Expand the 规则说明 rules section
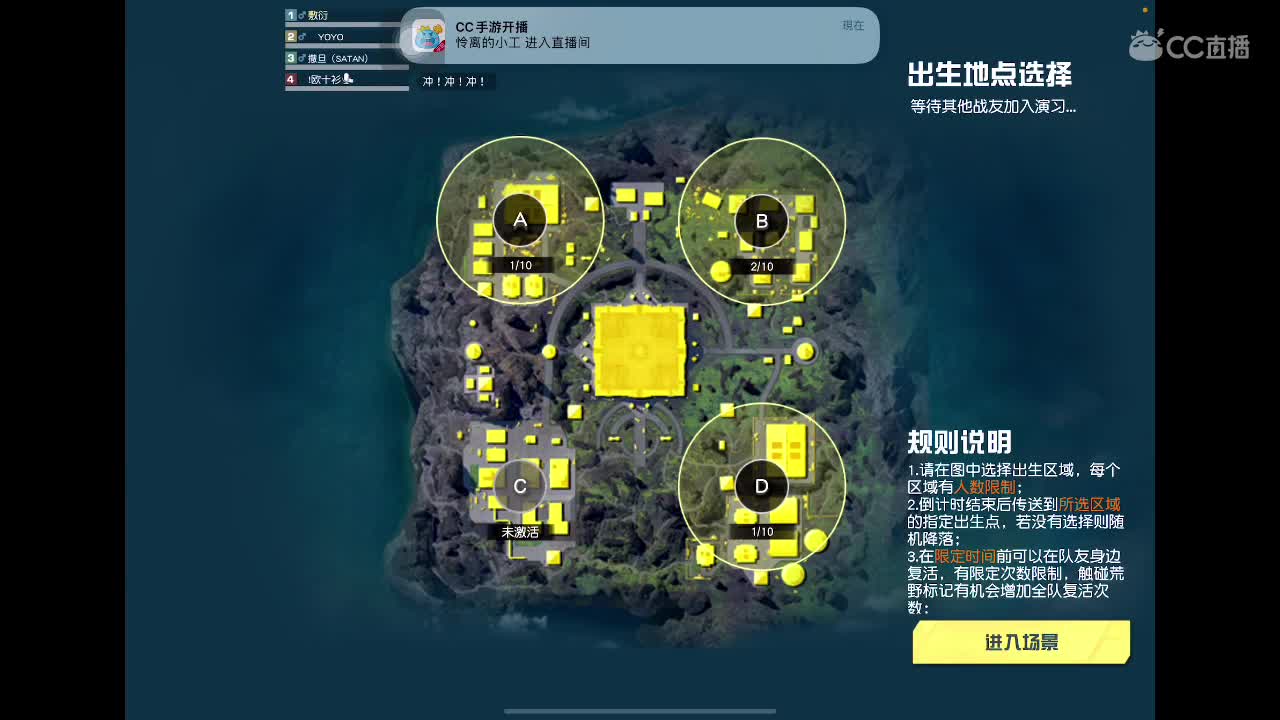Viewport: 1280px width, 720px height. pos(958,442)
